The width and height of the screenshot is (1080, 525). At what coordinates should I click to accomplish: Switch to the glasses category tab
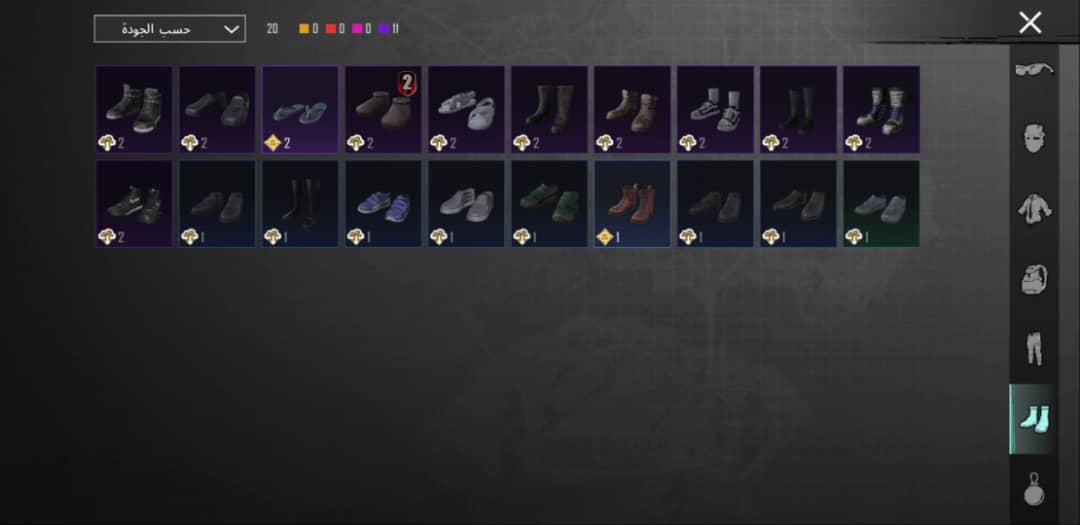1033,69
